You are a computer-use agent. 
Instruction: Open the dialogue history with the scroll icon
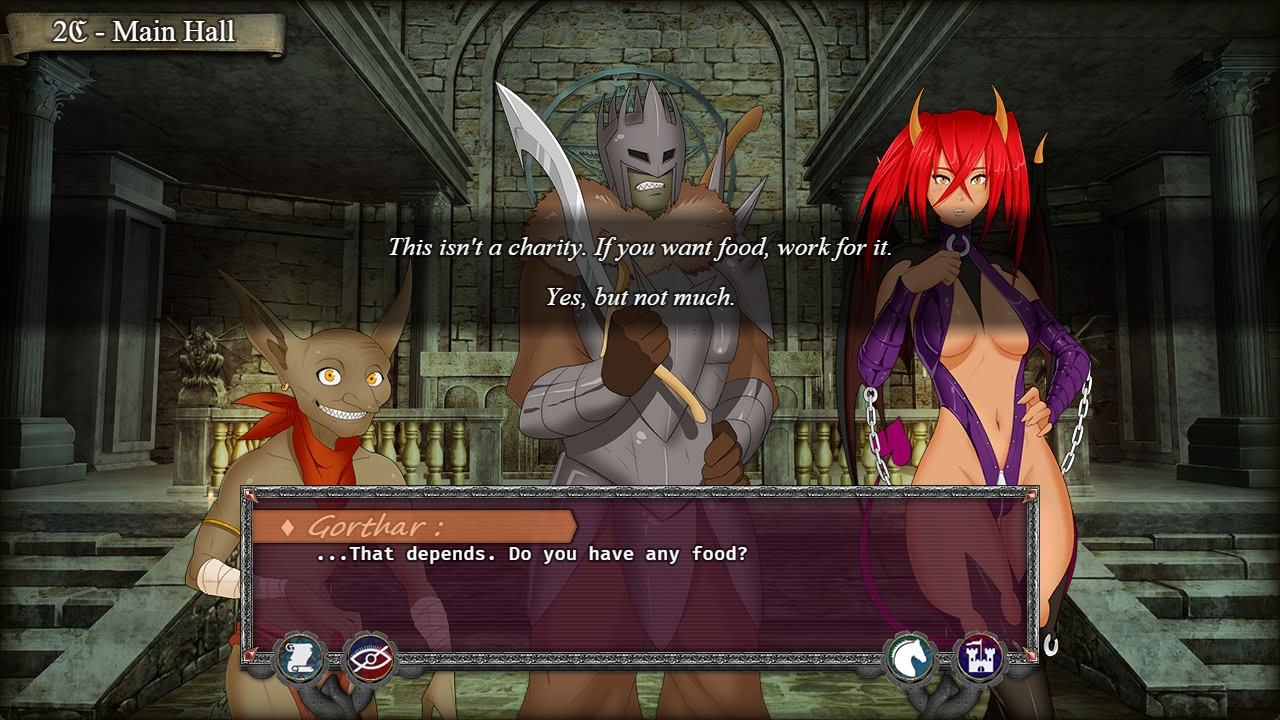pyautogui.click(x=299, y=657)
